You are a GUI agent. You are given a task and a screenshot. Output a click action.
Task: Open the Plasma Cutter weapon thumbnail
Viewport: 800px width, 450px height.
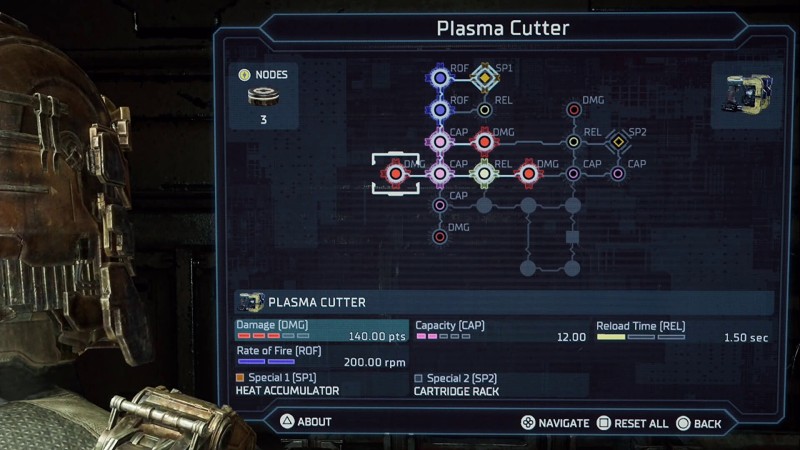coord(746,93)
